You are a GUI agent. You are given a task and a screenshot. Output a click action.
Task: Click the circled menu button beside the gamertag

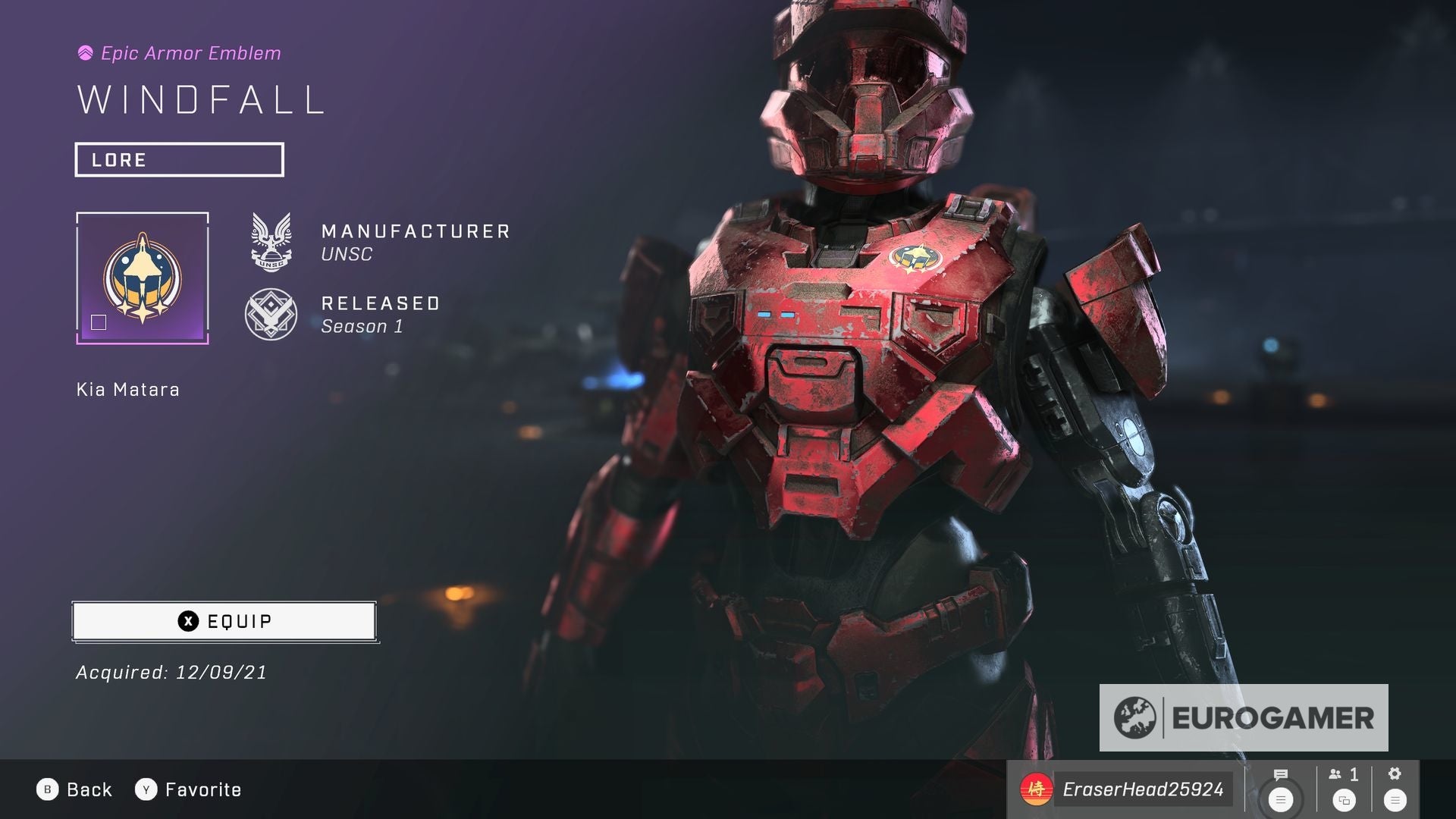click(x=1282, y=799)
